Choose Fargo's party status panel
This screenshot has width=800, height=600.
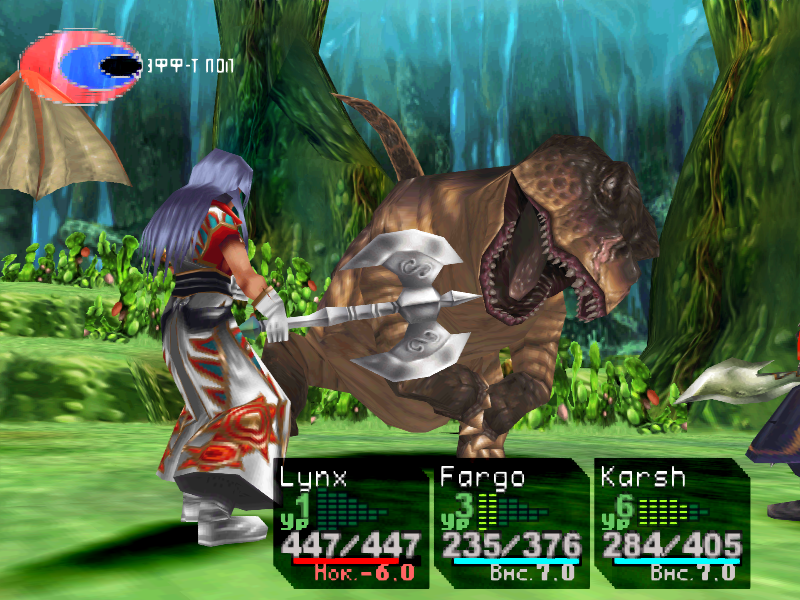[511, 522]
